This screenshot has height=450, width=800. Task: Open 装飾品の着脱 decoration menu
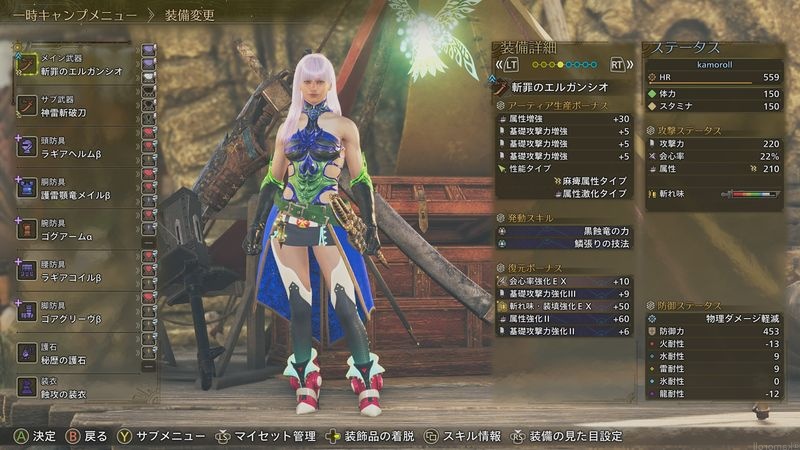tap(374, 436)
